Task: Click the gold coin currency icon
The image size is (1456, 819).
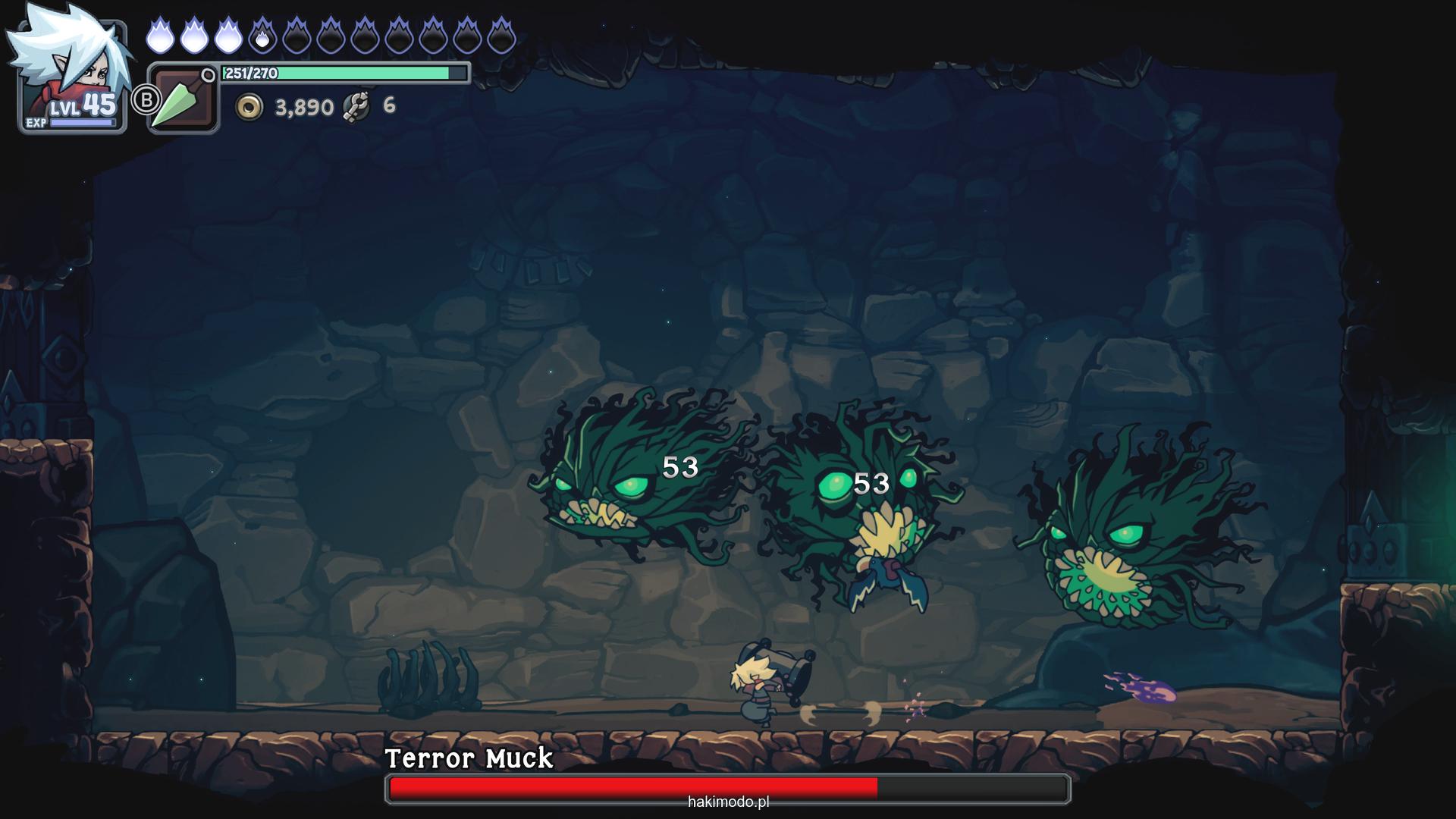Action: coord(249,107)
